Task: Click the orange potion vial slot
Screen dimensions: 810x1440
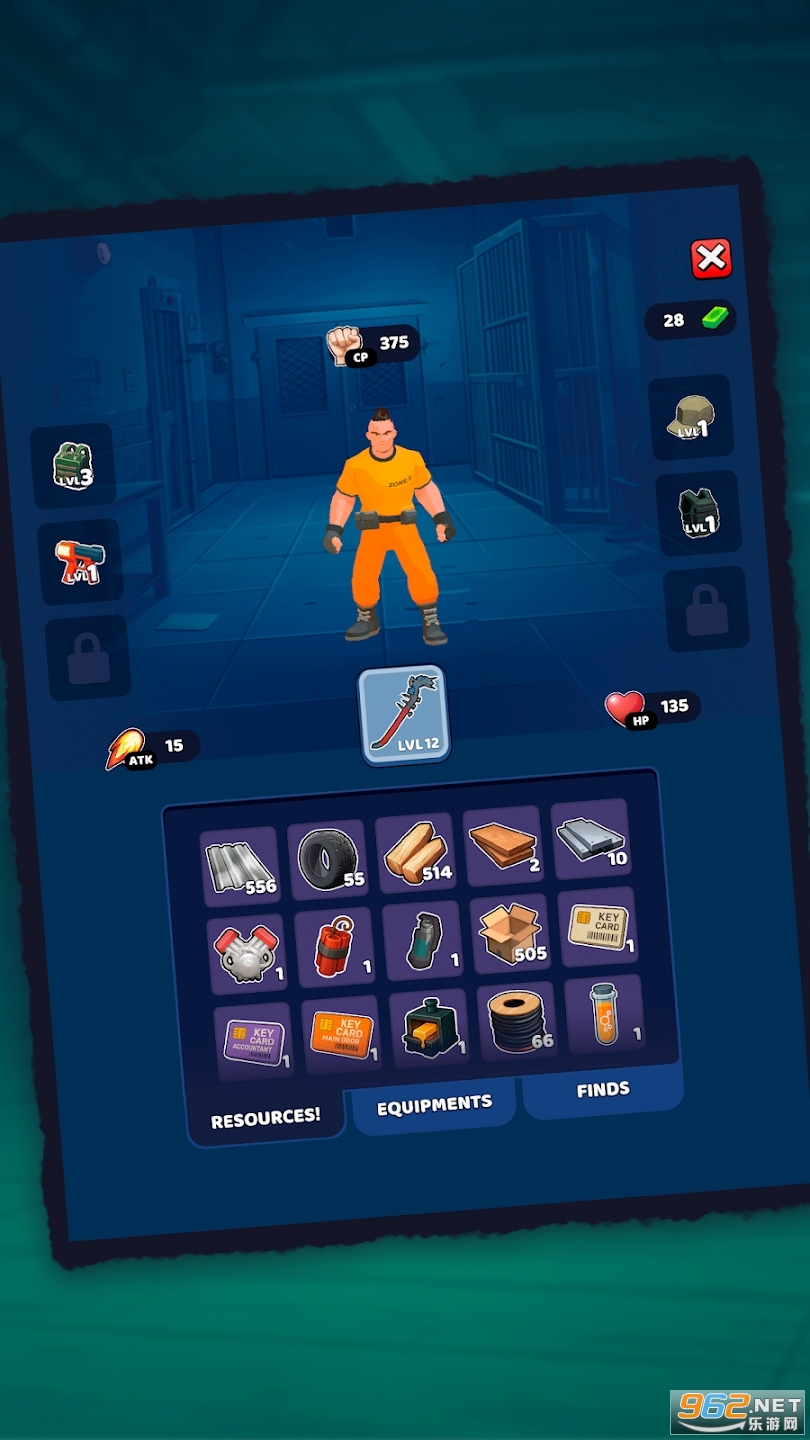Action: click(604, 1015)
